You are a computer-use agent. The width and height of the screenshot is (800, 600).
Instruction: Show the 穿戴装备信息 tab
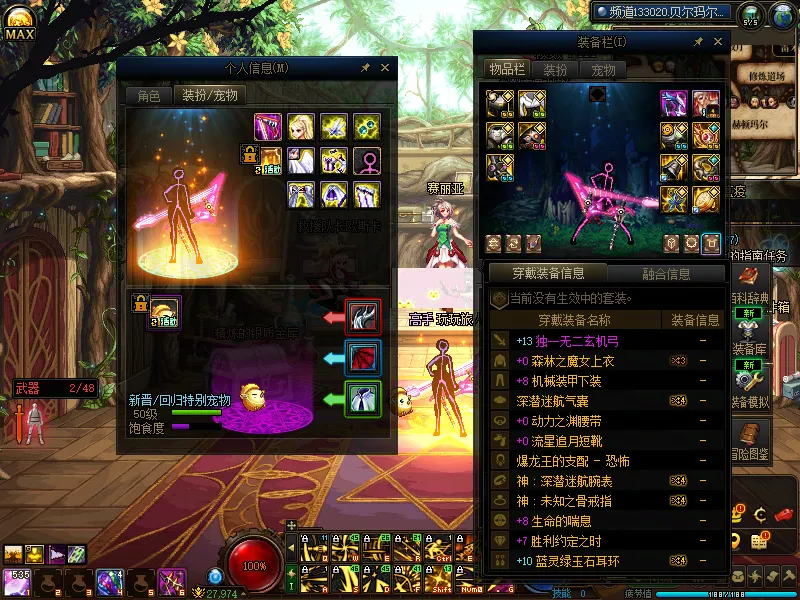coord(547,273)
